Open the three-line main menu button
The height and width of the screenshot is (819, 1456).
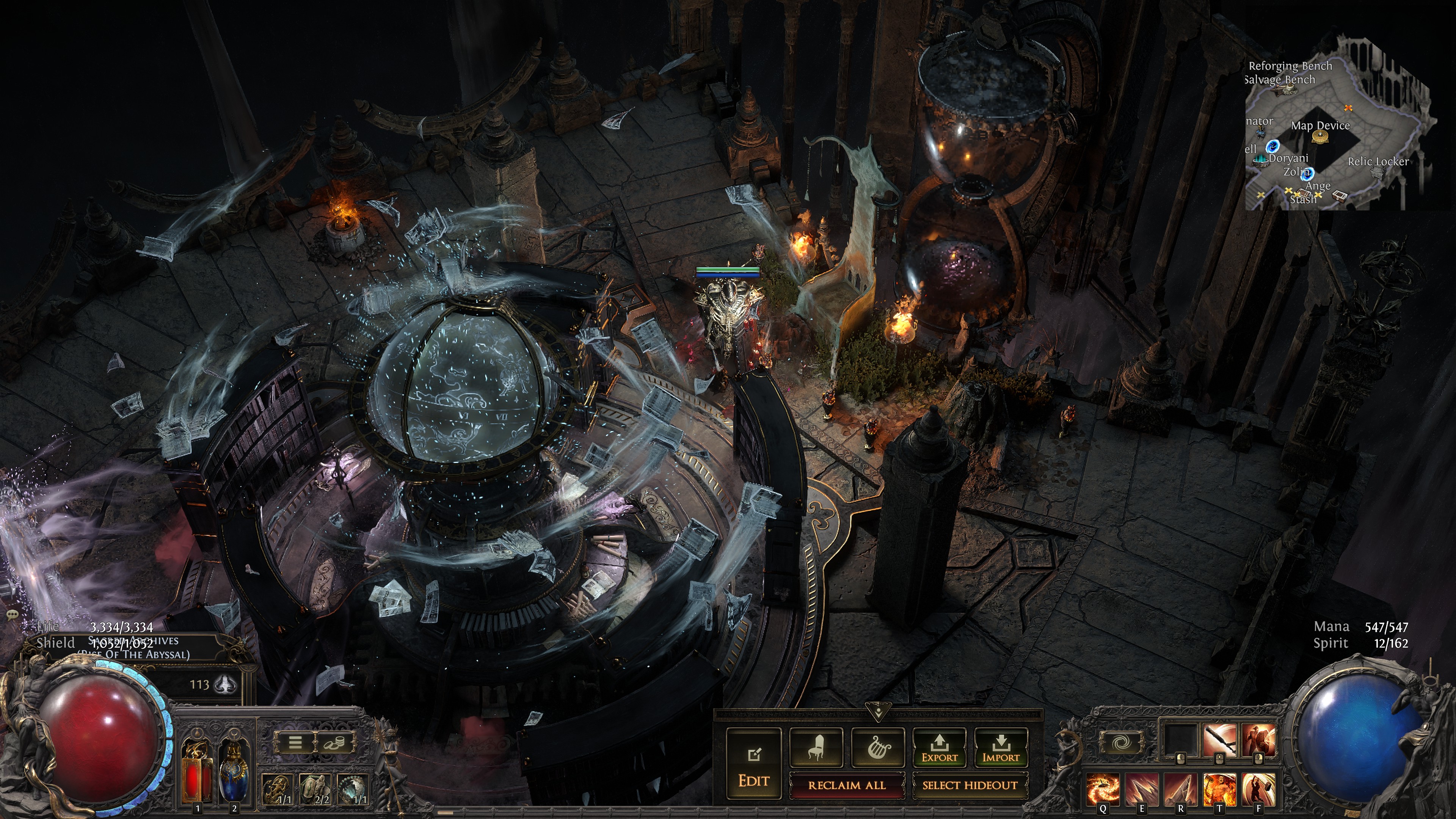[x=295, y=742]
